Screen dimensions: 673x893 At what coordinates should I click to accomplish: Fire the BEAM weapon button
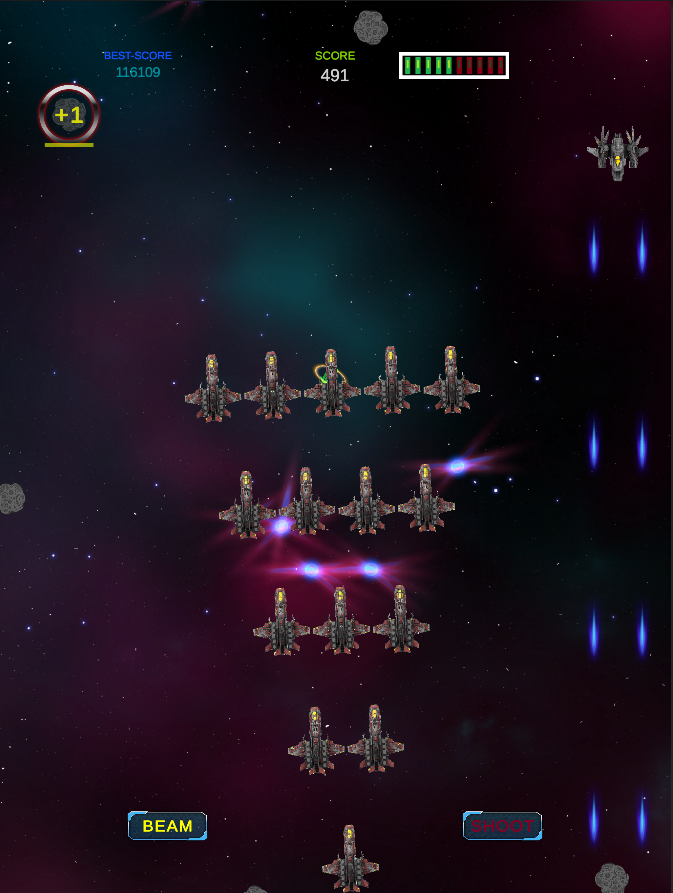167,826
